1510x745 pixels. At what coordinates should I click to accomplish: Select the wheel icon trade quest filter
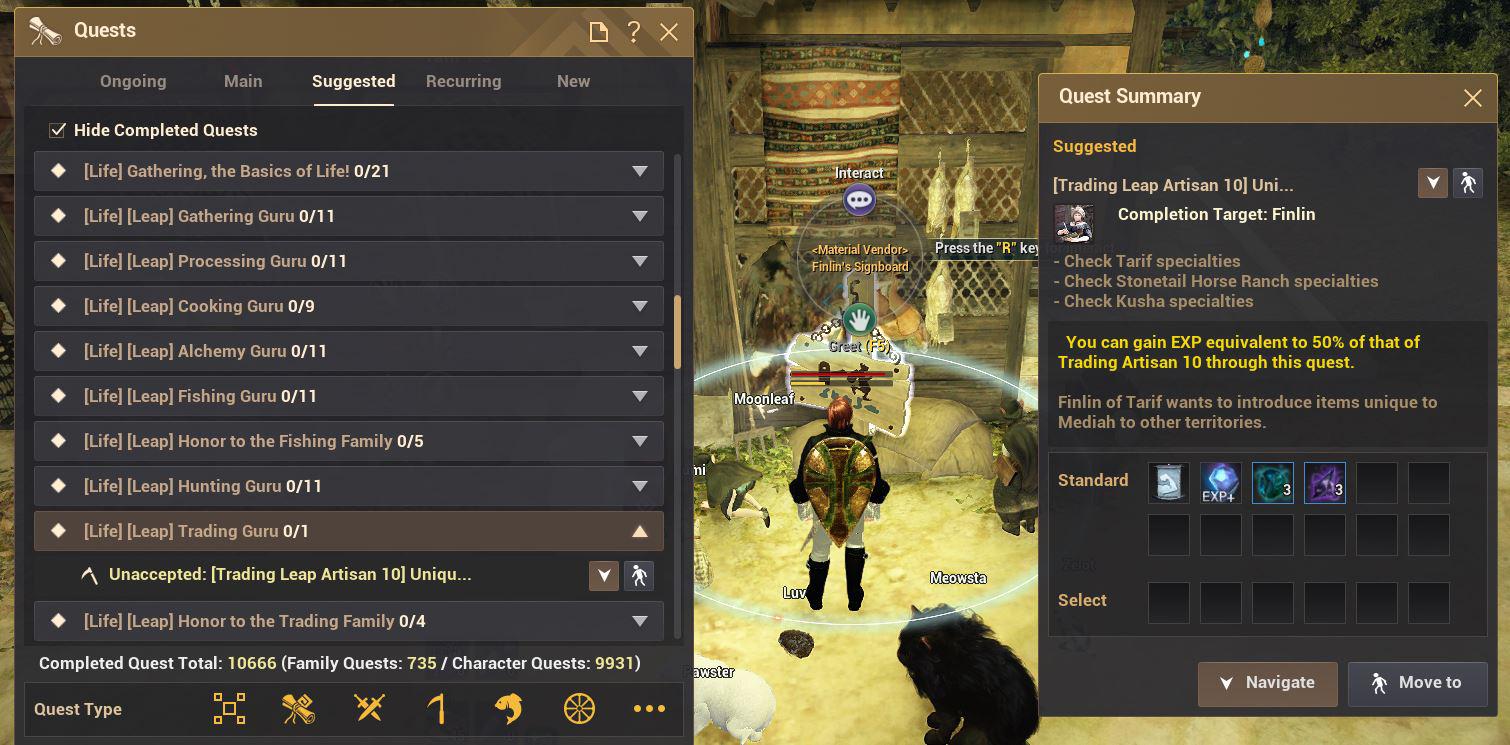pyautogui.click(x=578, y=708)
